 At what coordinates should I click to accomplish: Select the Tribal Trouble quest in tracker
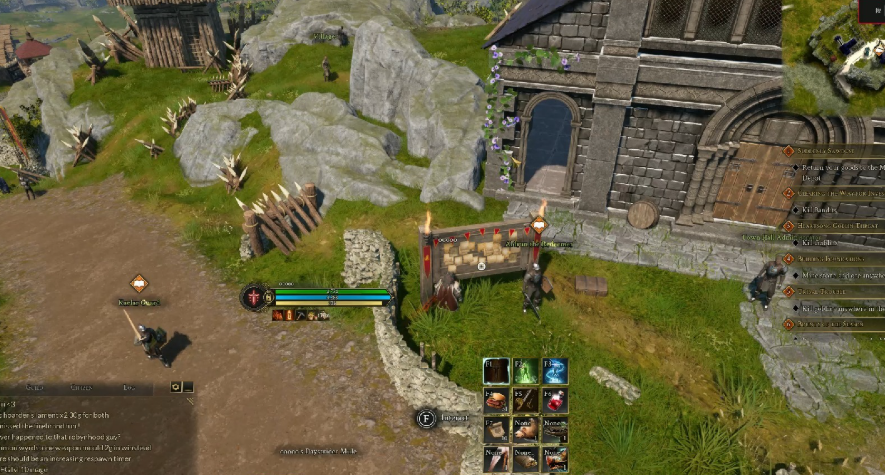click(828, 290)
